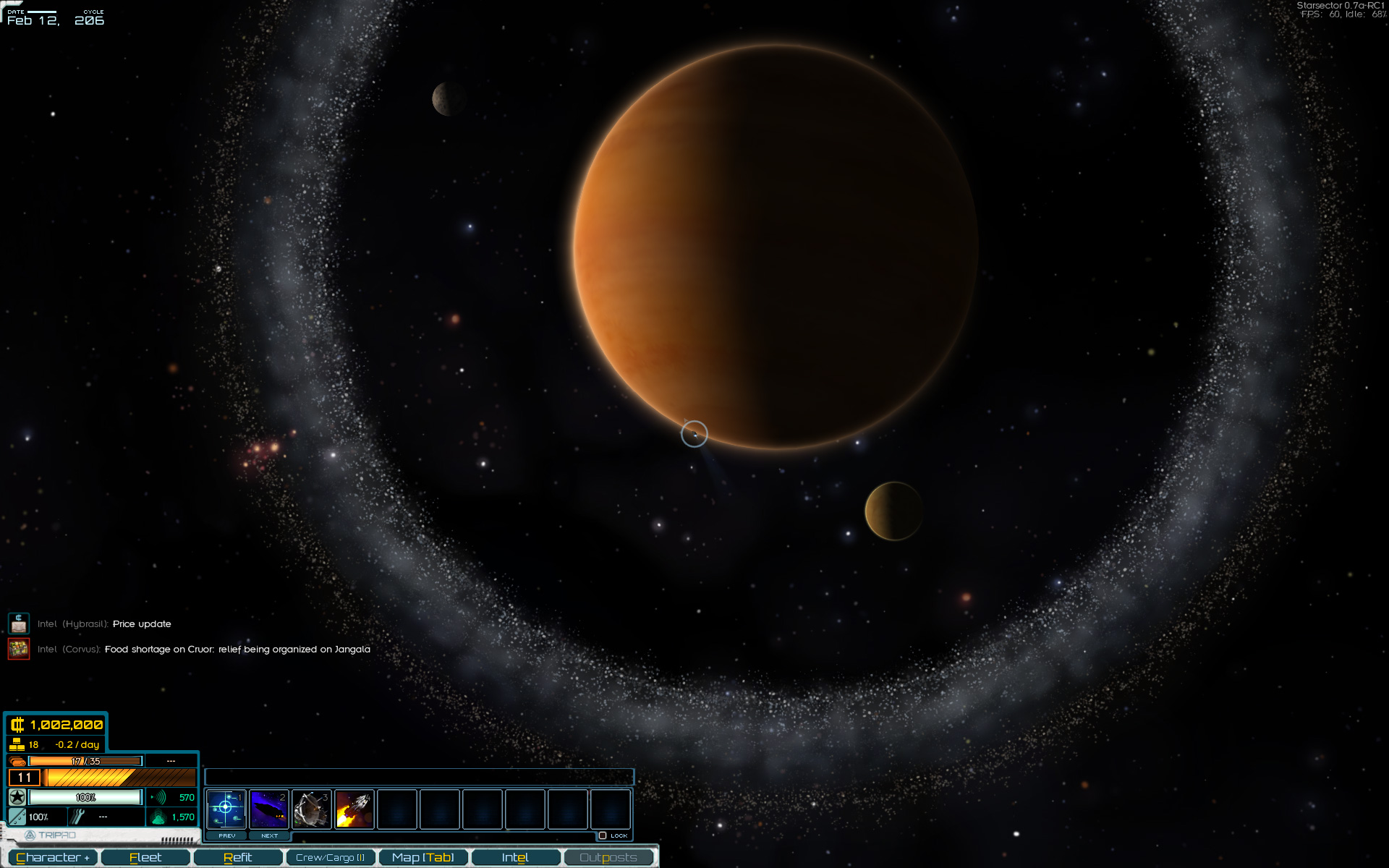Open the Fleet screen
Image resolution: width=1389 pixels, height=868 pixels.
[x=145, y=858]
